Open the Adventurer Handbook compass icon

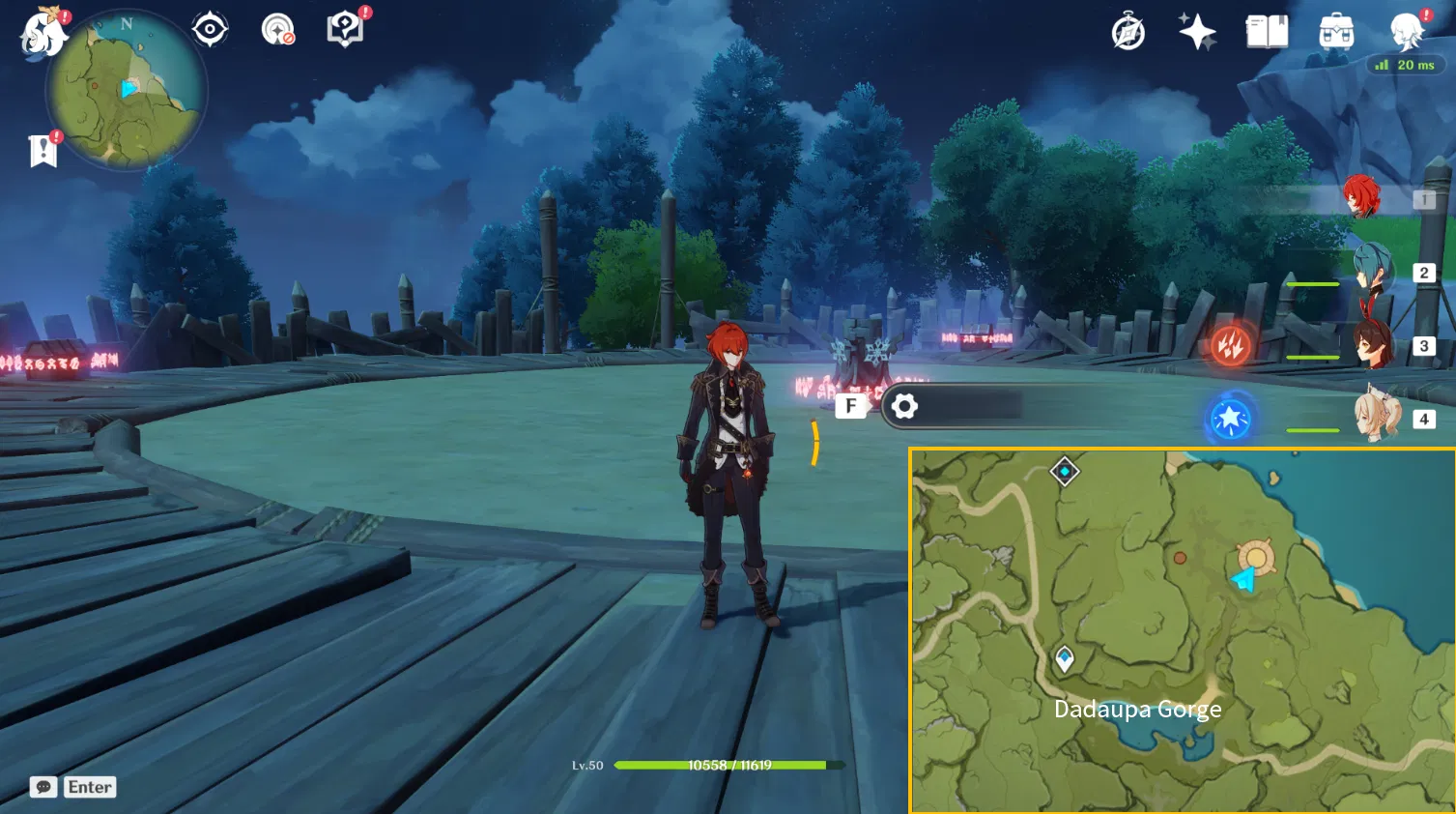[1126, 32]
